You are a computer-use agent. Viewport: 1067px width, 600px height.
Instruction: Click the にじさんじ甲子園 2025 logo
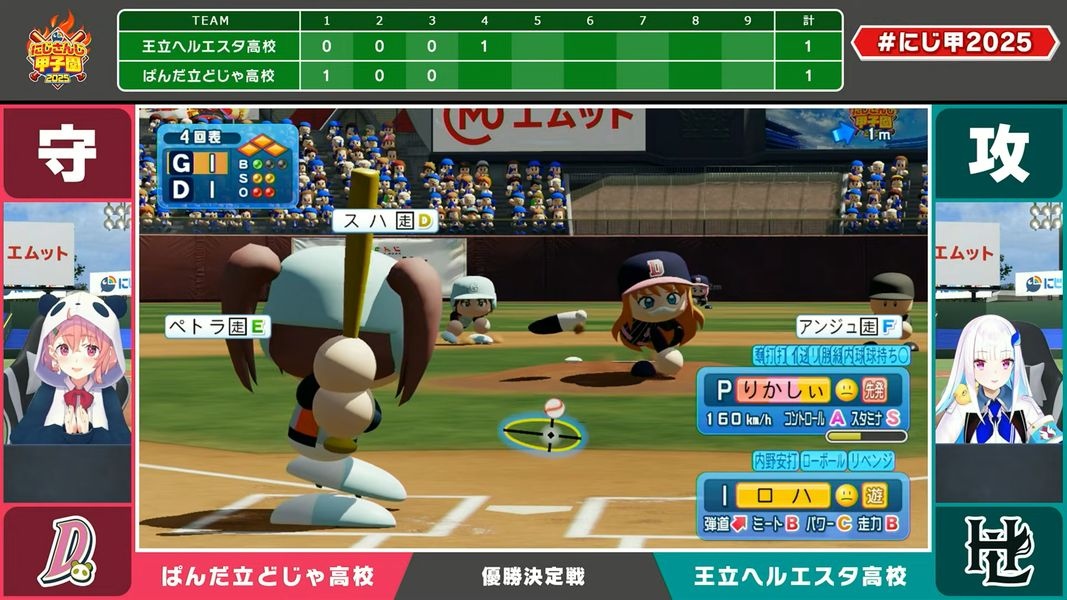[x=58, y=50]
